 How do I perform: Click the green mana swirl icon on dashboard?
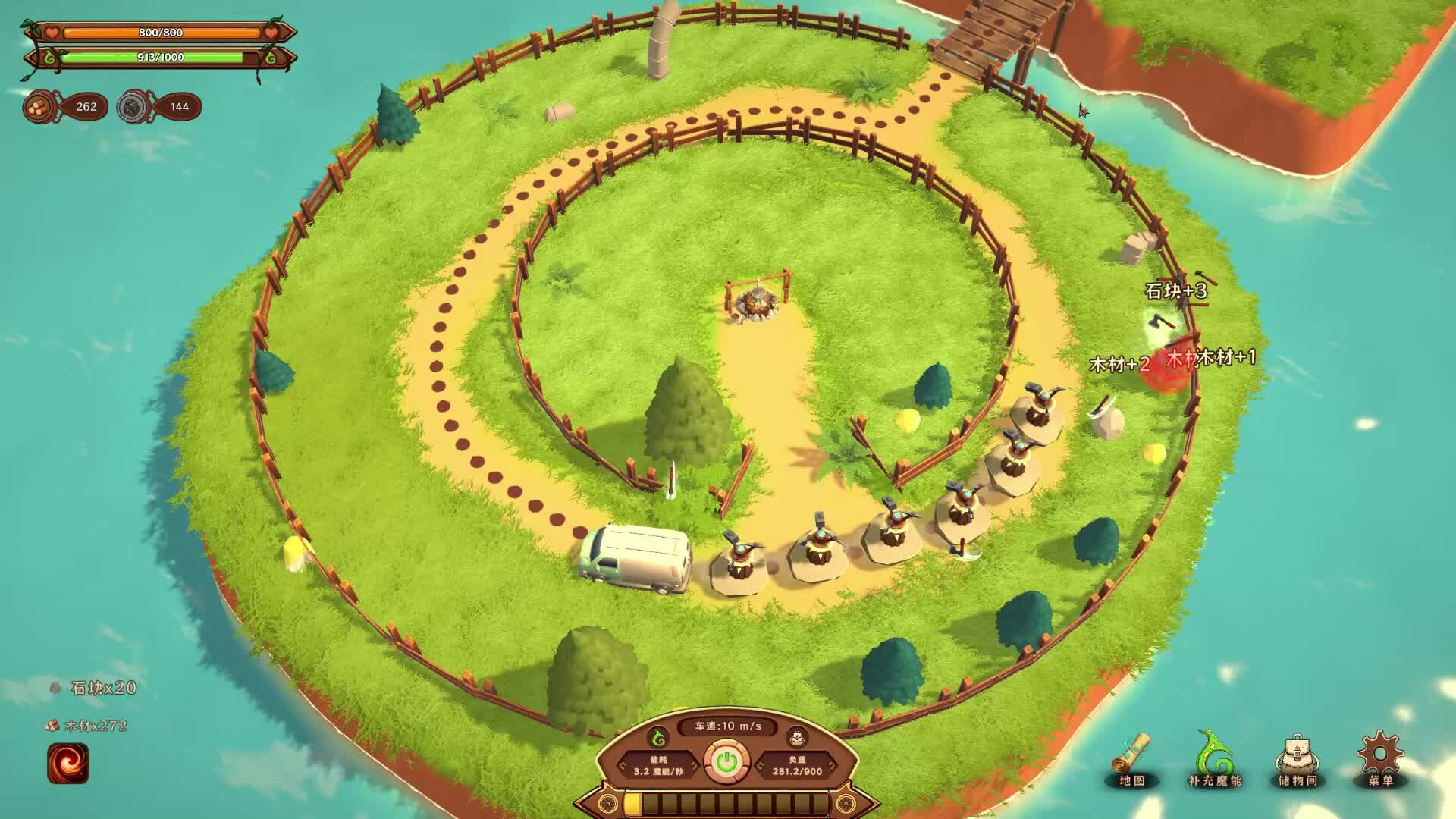[657, 738]
